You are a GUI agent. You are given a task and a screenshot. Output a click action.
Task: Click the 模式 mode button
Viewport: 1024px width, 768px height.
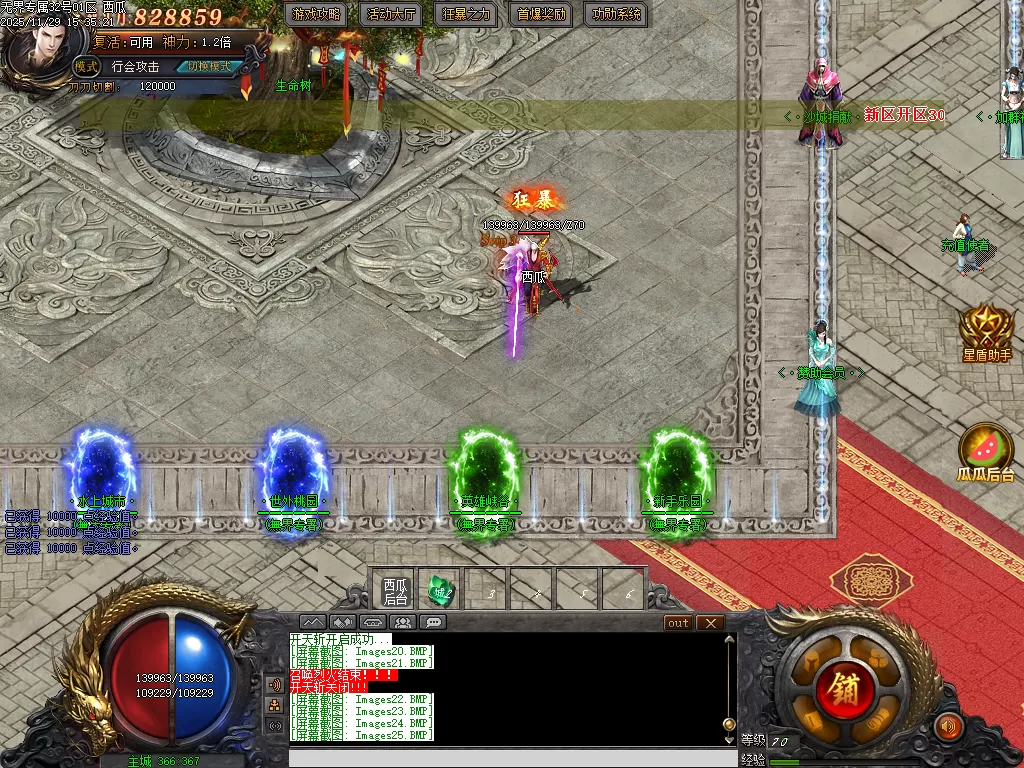(87, 67)
